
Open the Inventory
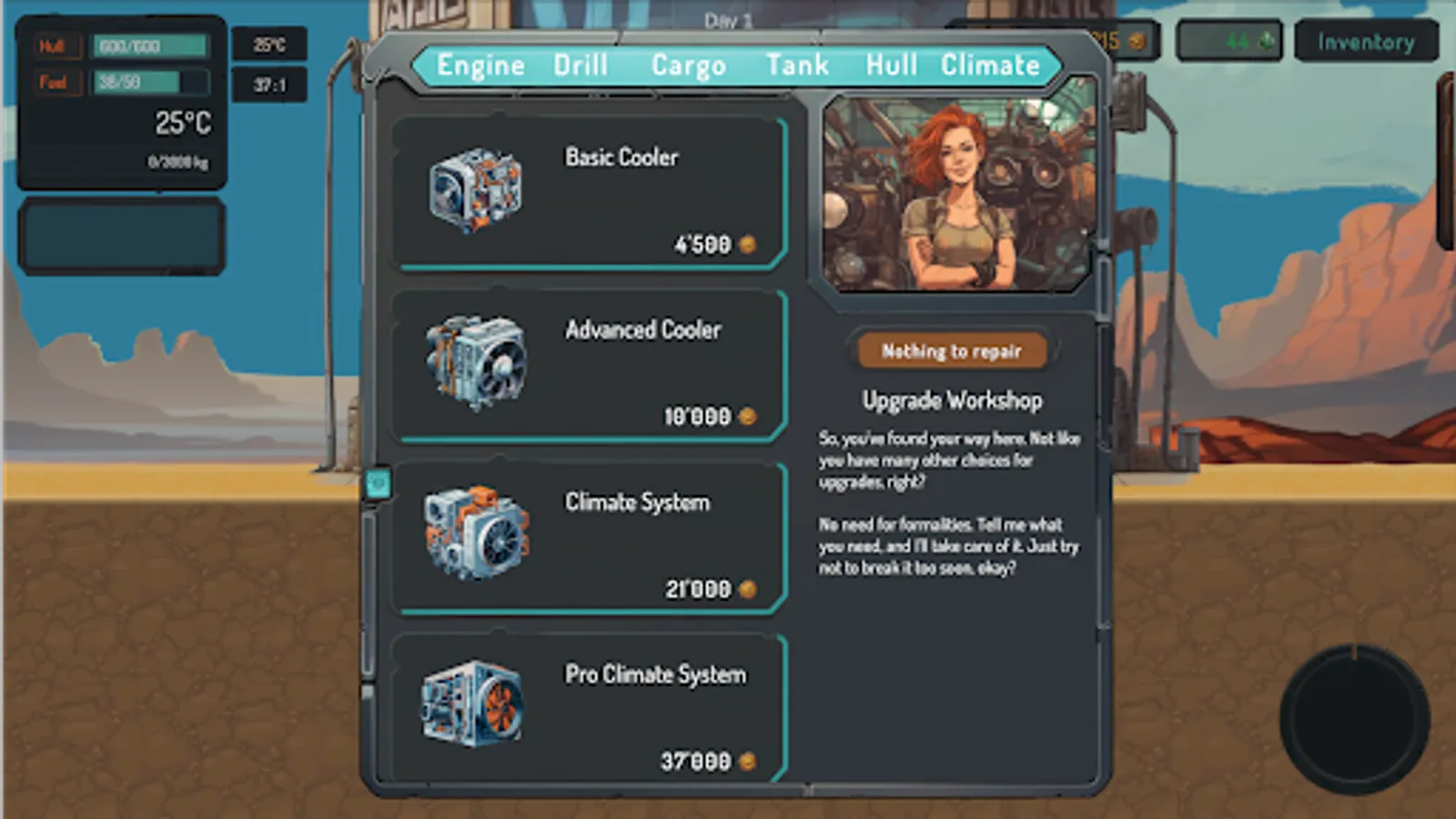[x=1366, y=41]
